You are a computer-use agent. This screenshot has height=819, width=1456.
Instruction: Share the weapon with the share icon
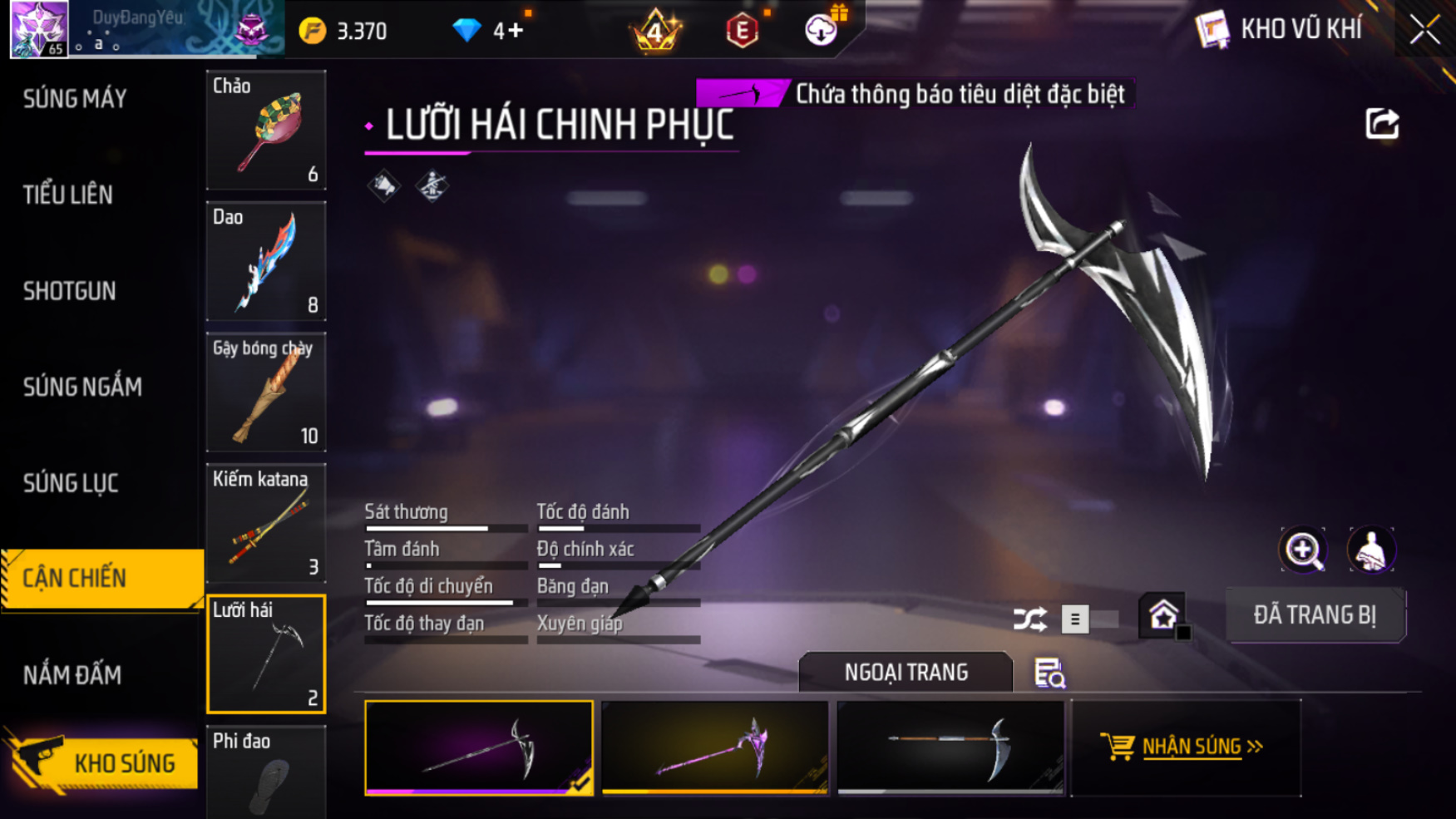[1382, 124]
